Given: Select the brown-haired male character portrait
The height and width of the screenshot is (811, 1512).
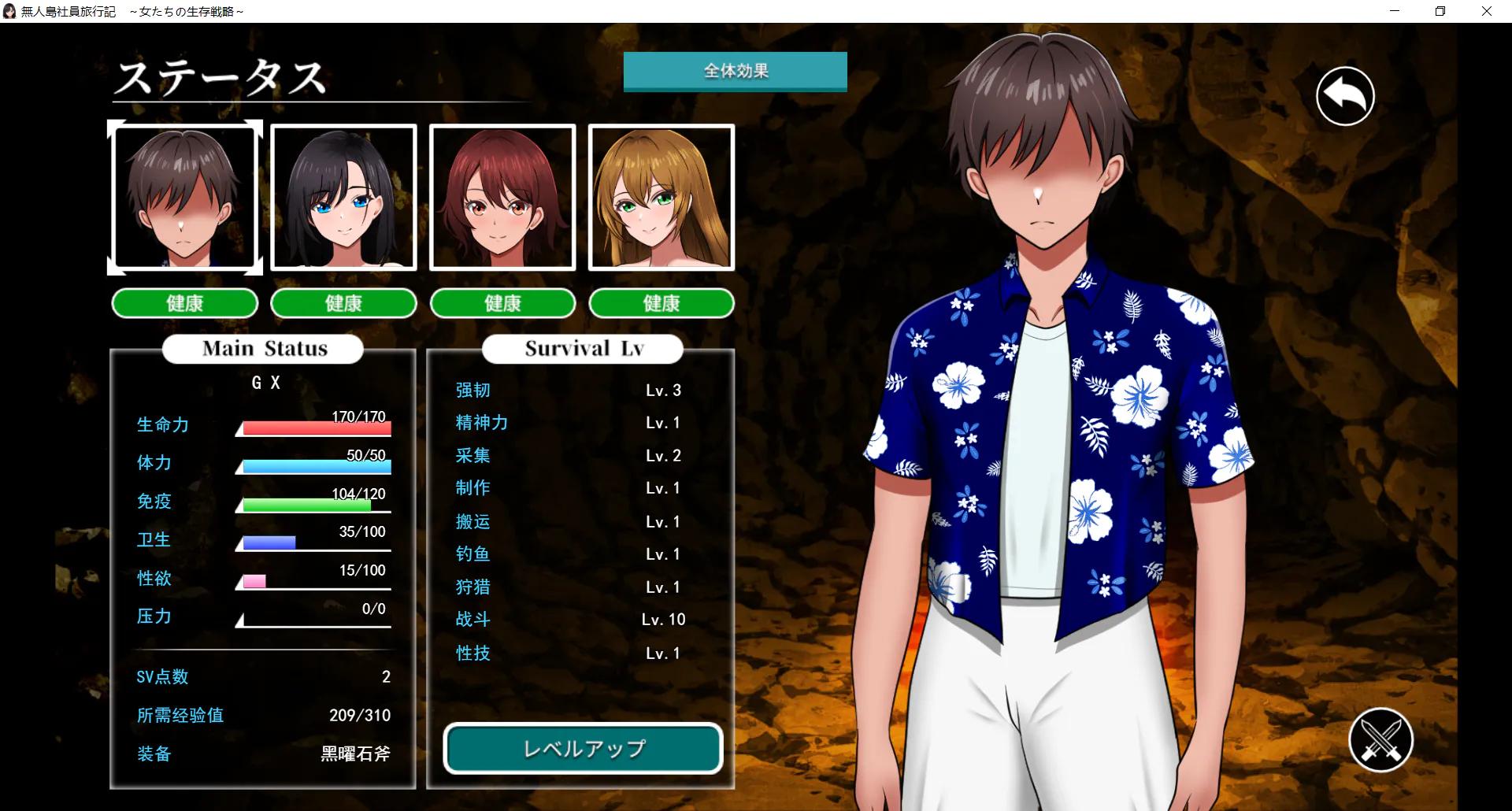Looking at the screenshot, I should point(185,198).
